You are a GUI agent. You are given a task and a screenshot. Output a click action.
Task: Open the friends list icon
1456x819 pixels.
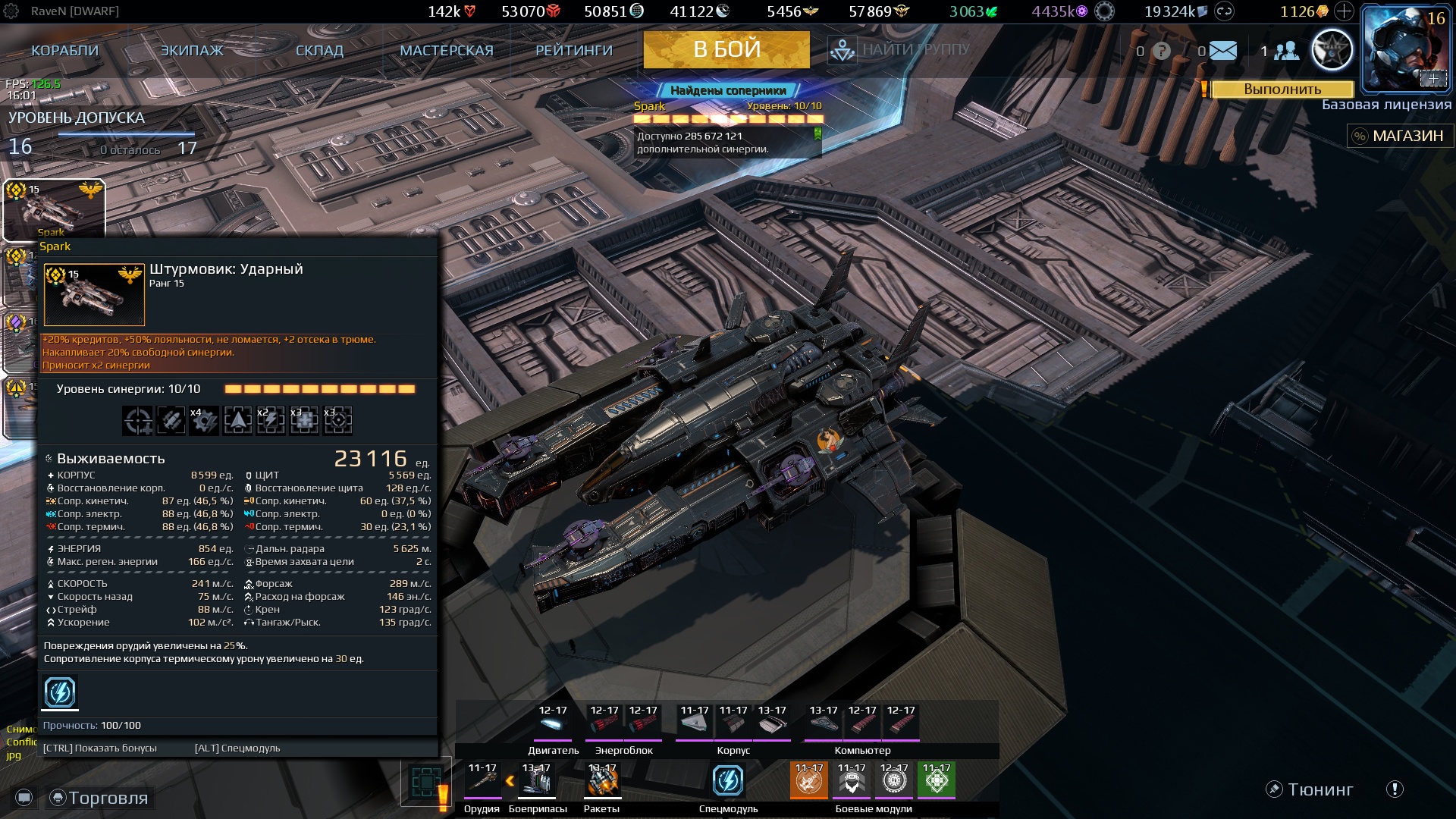coord(1286,51)
